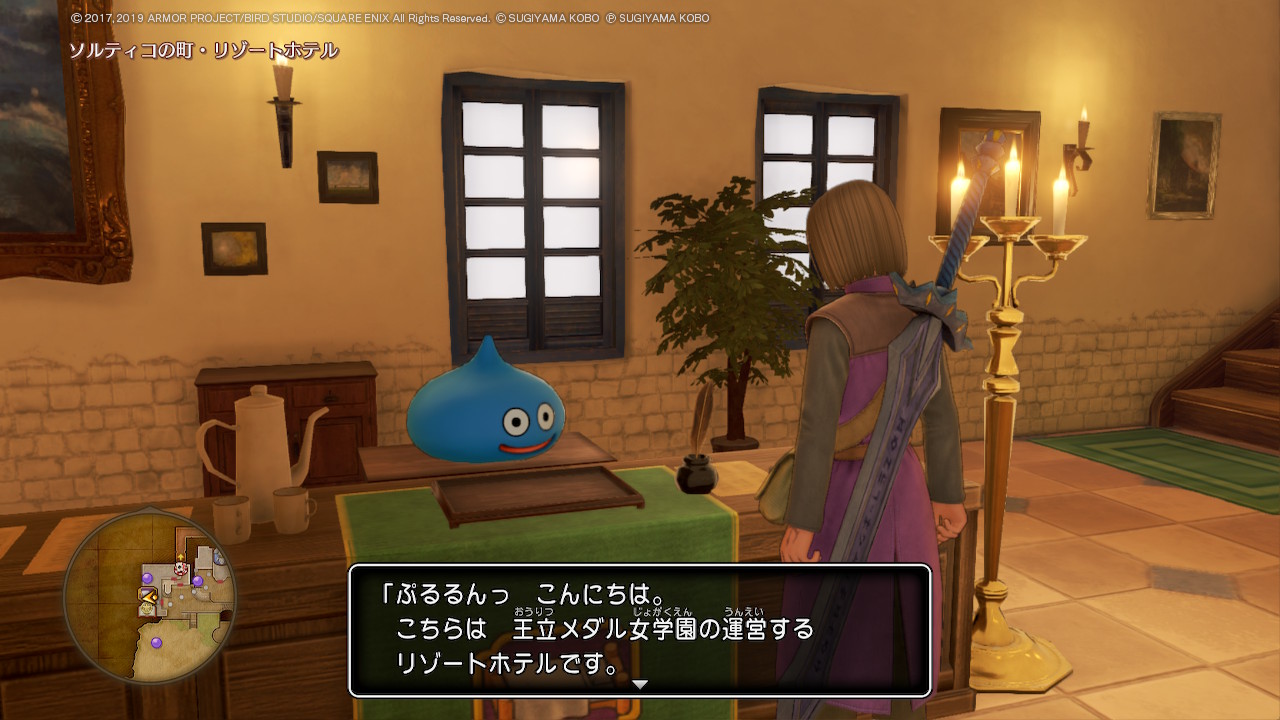Advance dialogue using the small down arrow
1280x720 pixels.
640,685
